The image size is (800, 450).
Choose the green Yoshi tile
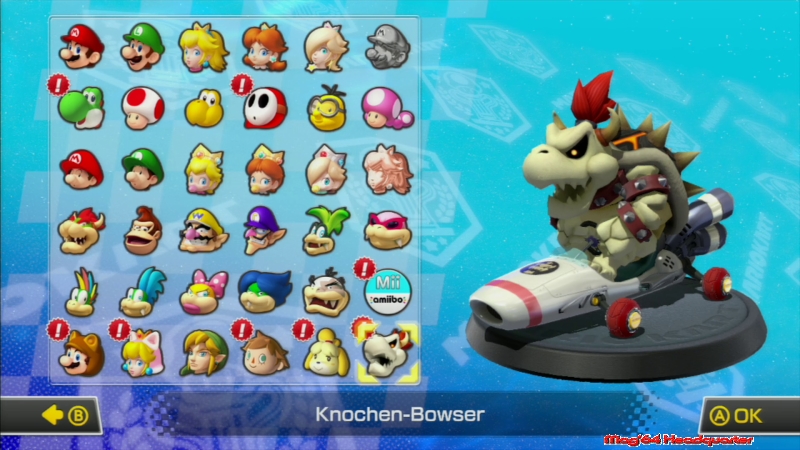tap(81, 106)
